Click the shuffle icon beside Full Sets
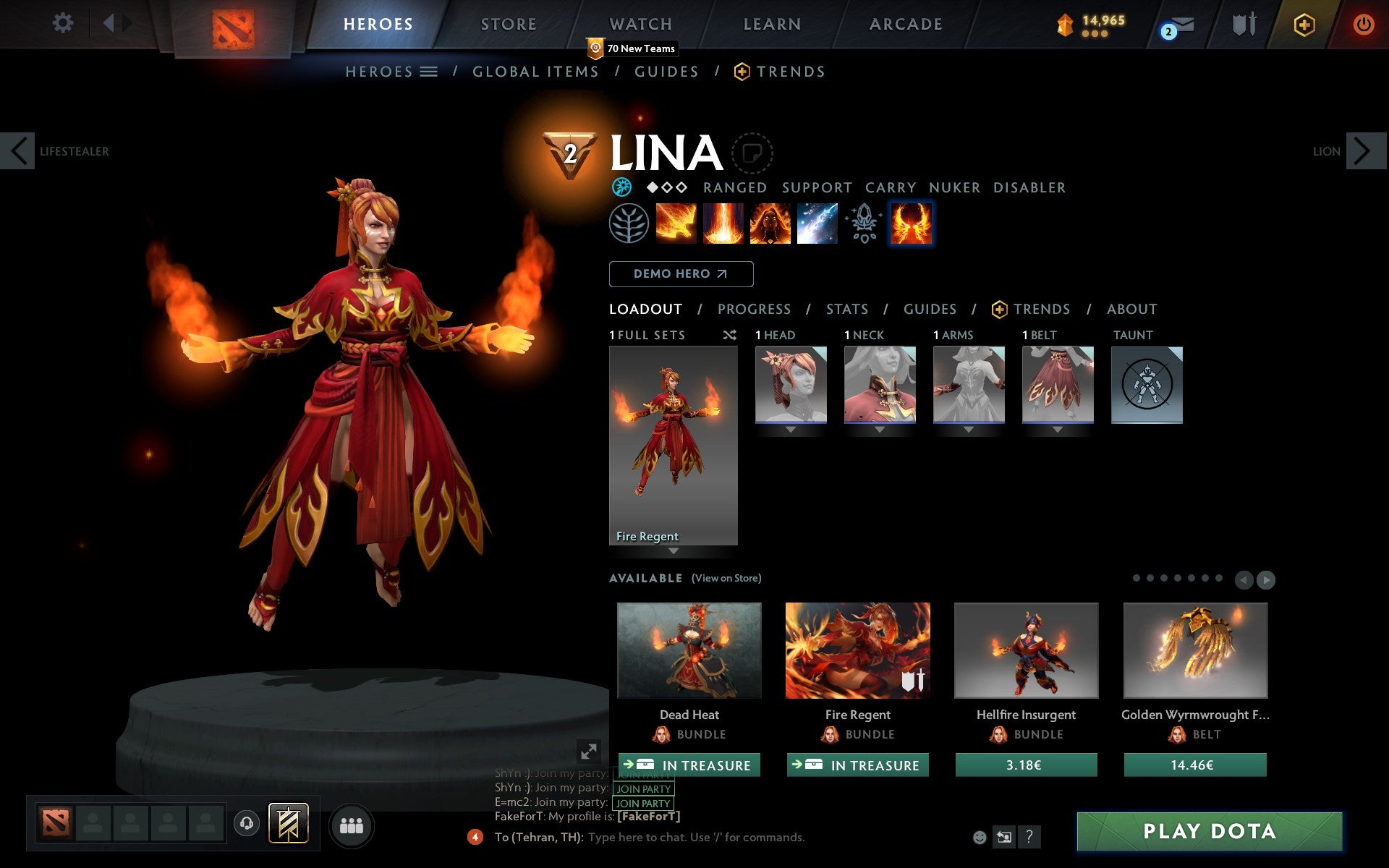The width and height of the screenshot is (1389, 868). tap(729, 335)
